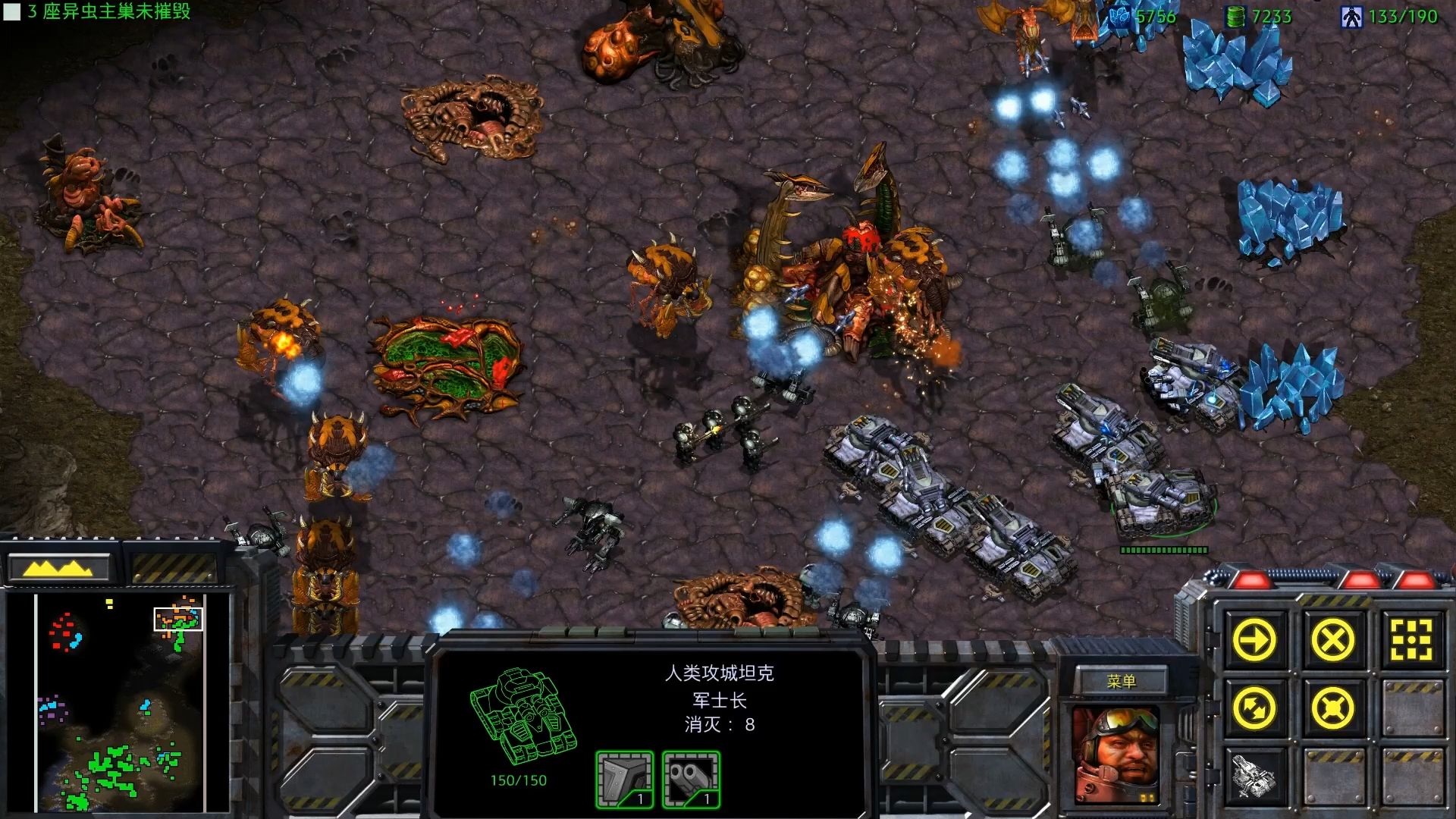Click the tank cannon weapon upgrade icon

tap(691, 779)
